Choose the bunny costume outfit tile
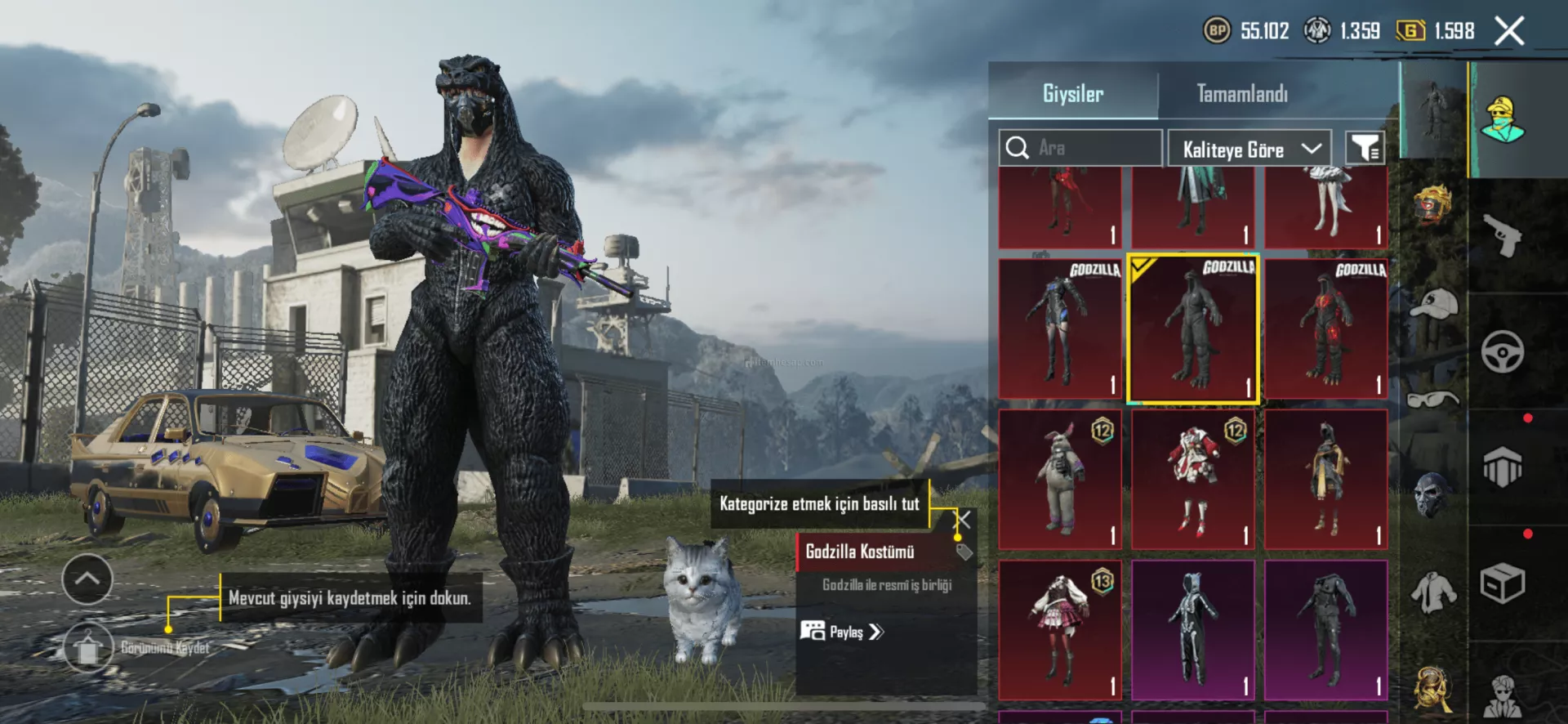1568x724 pixels. (x=1060, y=480)
